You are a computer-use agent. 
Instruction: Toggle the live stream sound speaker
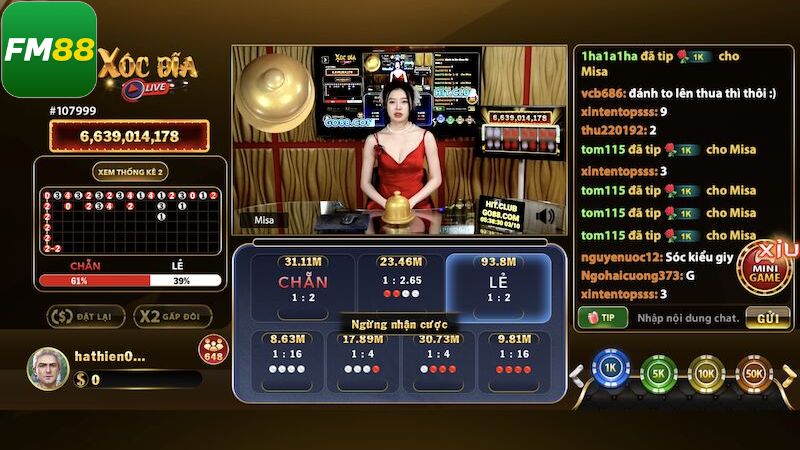[545, 215]
